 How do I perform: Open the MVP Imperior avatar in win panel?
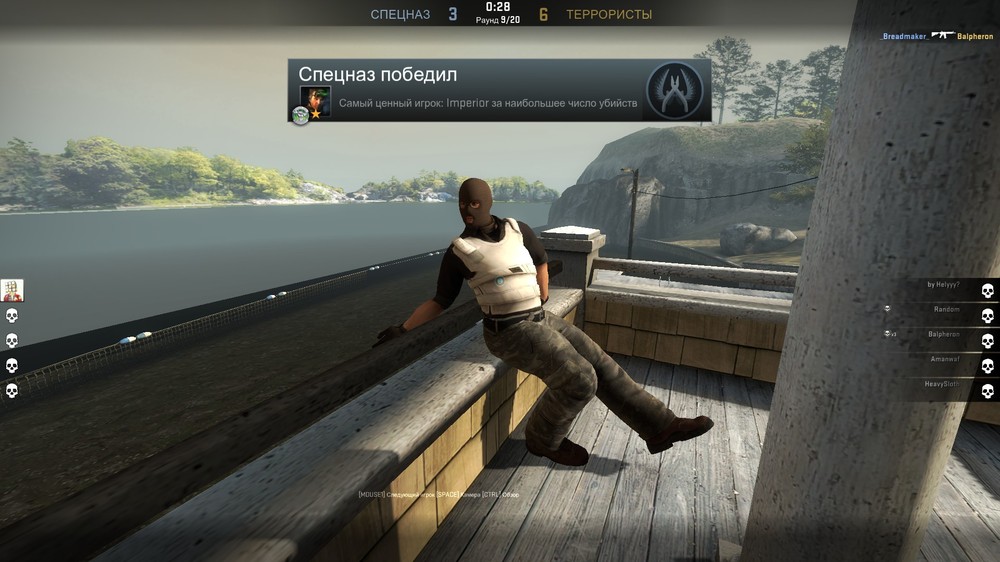316,101
